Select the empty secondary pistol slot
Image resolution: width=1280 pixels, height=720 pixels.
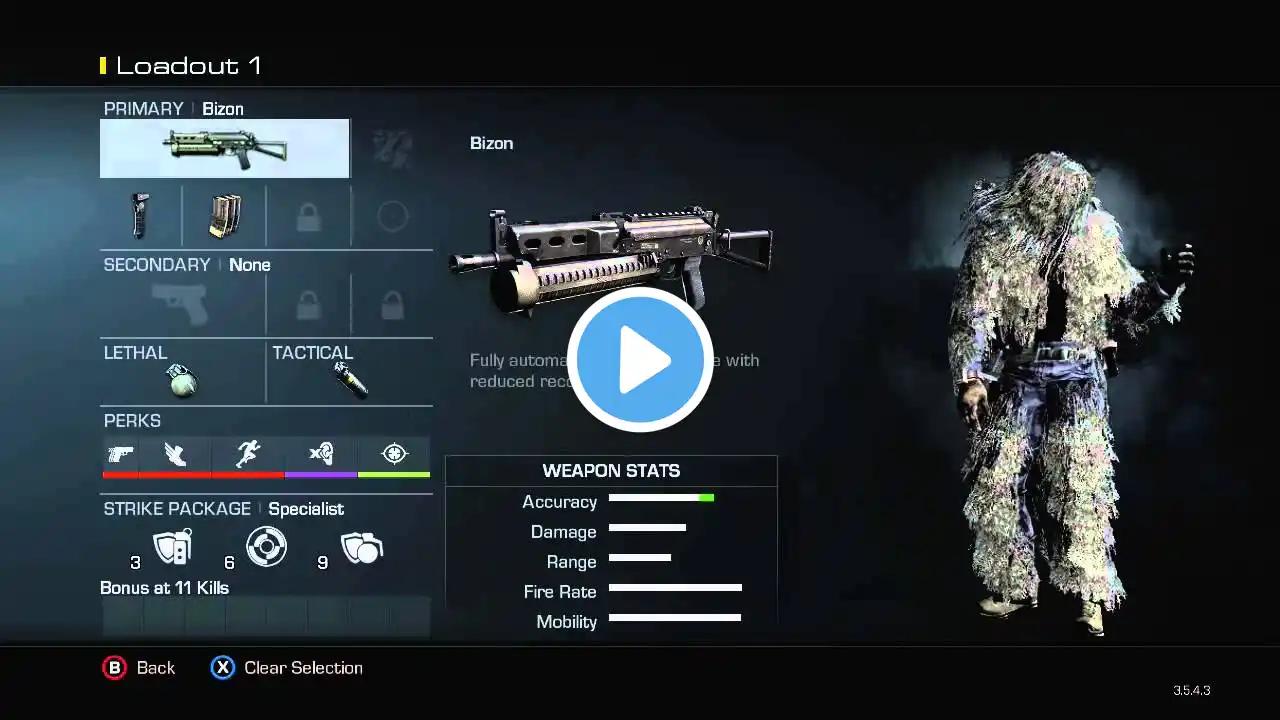coord(182,304)
